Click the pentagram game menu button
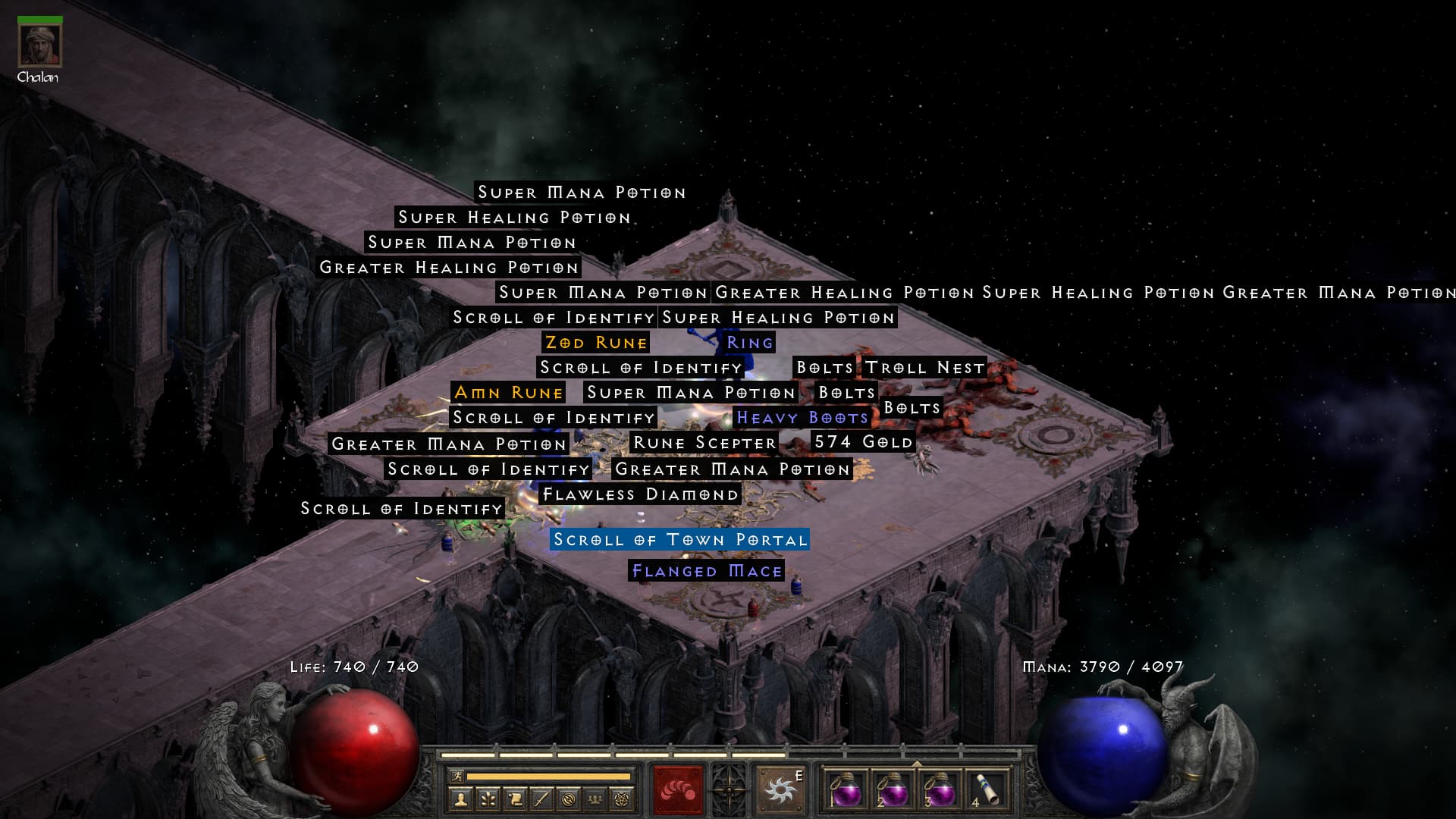 623,799
